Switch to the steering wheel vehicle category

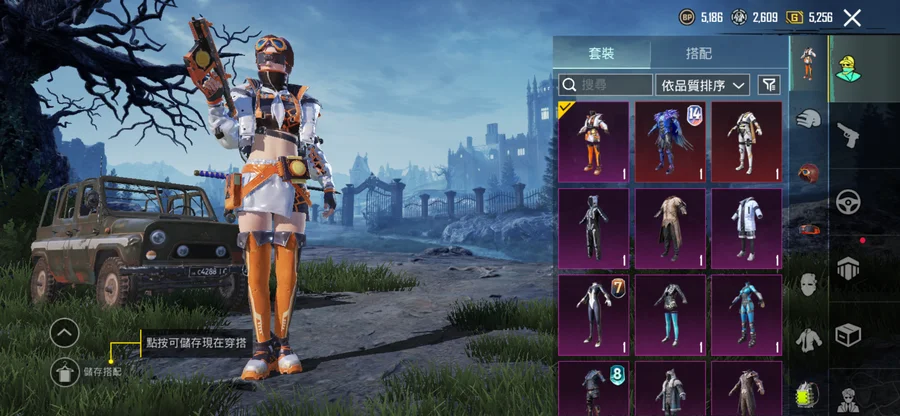[848, 200]
